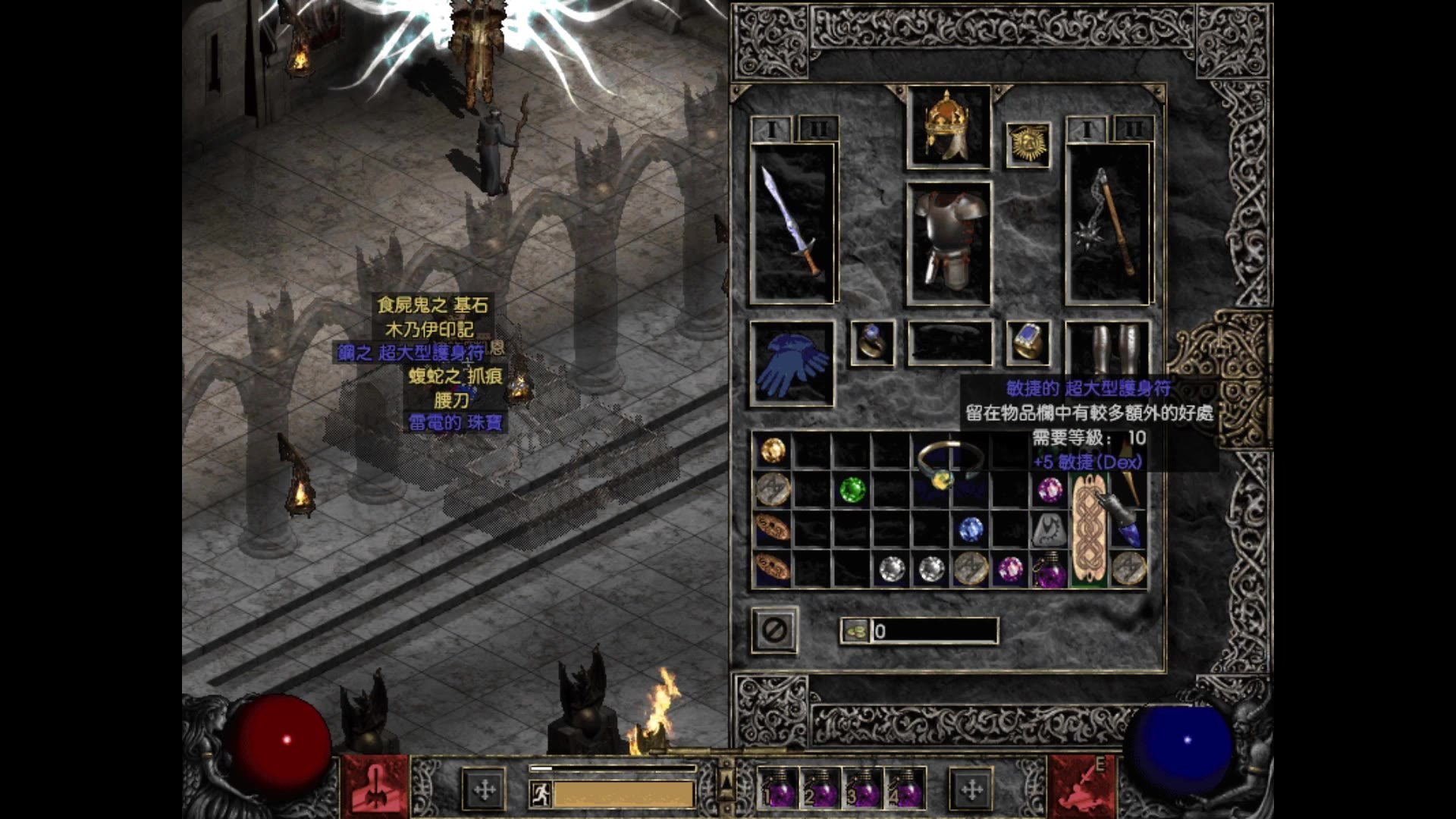Pick the purple potion in the inventory grid
The image size is (1456, 819).
coord(1050,570)
